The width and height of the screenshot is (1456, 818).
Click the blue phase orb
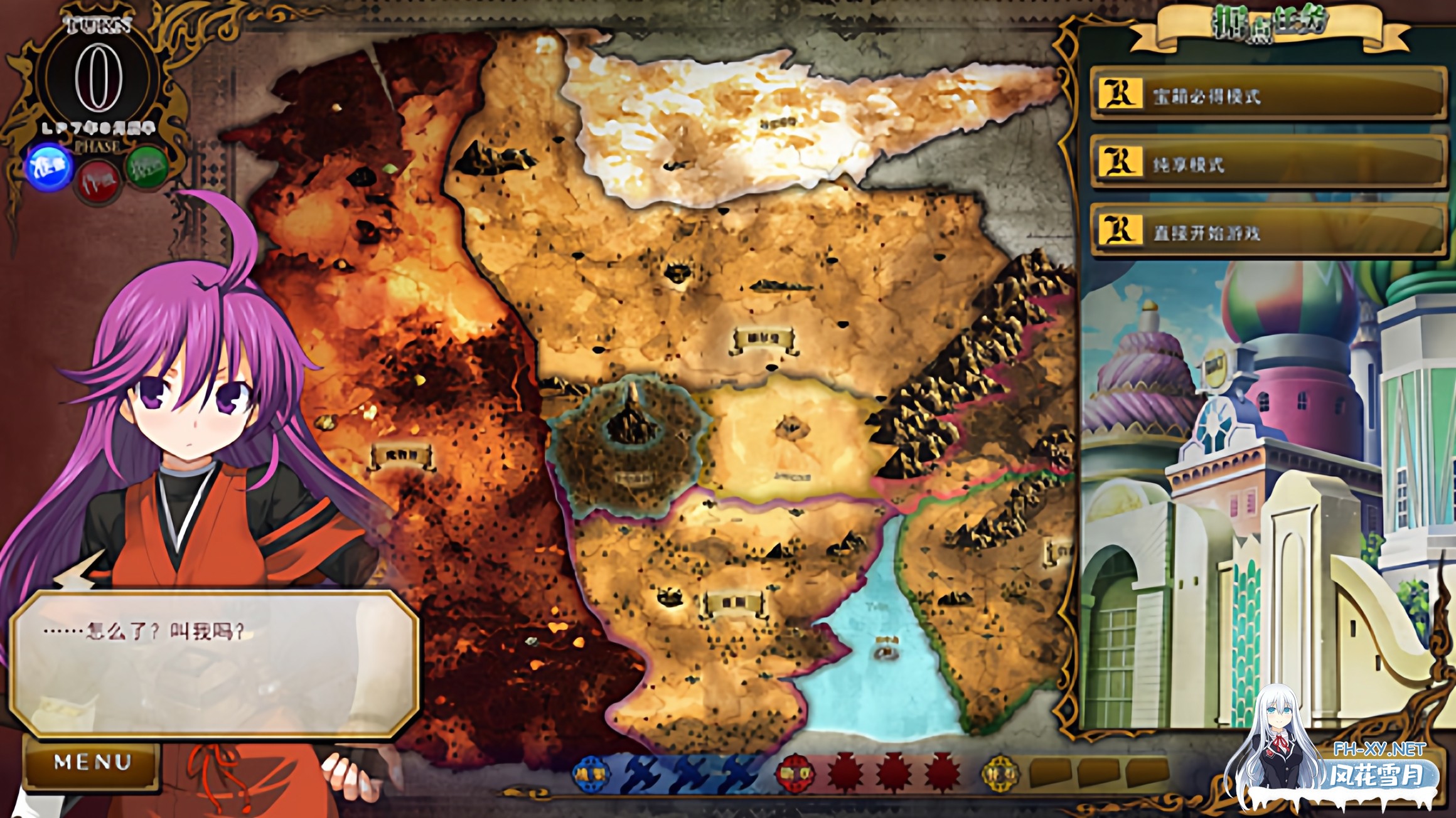(x=50, y=167)
